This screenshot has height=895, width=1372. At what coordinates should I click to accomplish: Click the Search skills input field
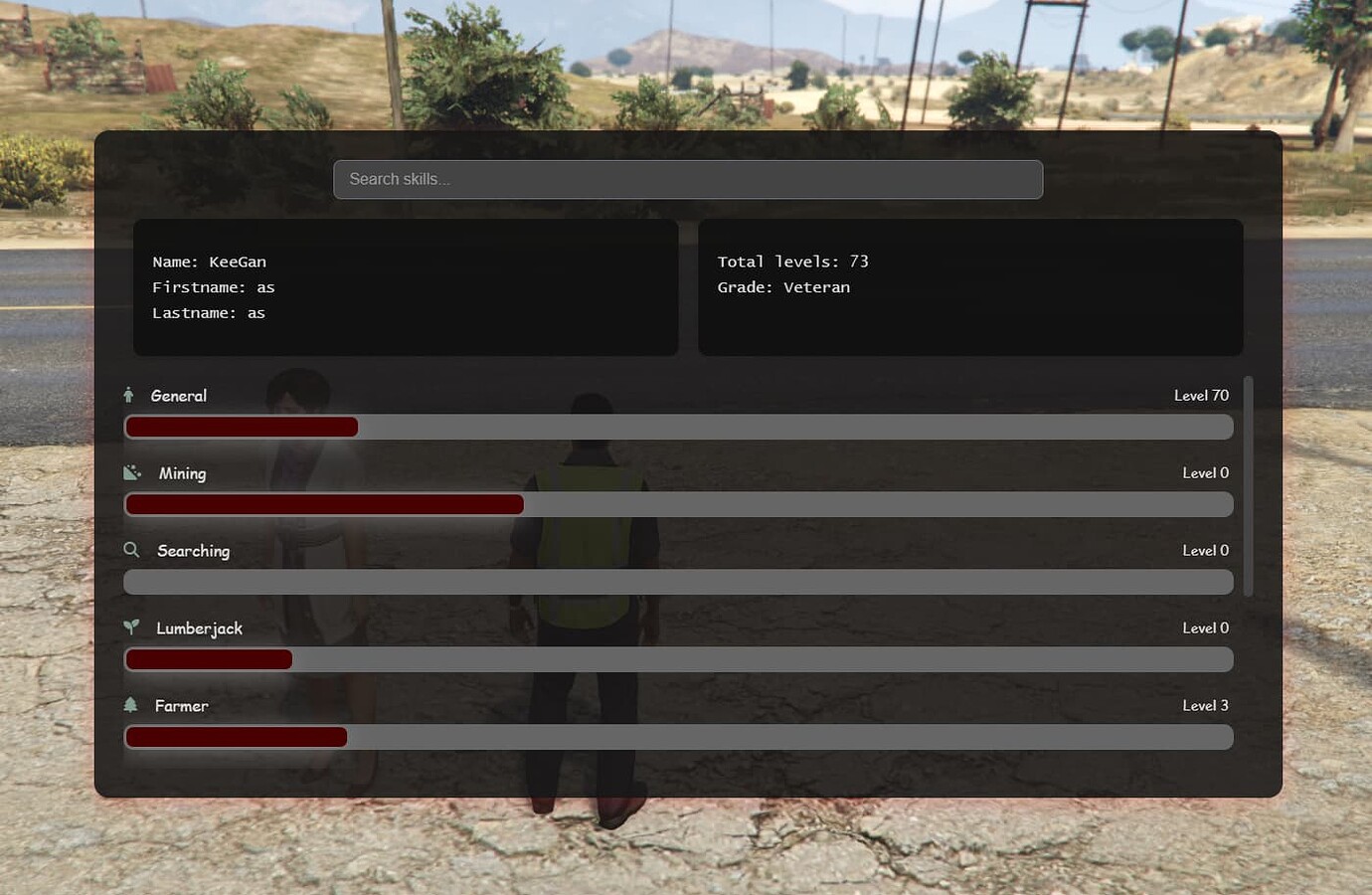click(688, 179)
